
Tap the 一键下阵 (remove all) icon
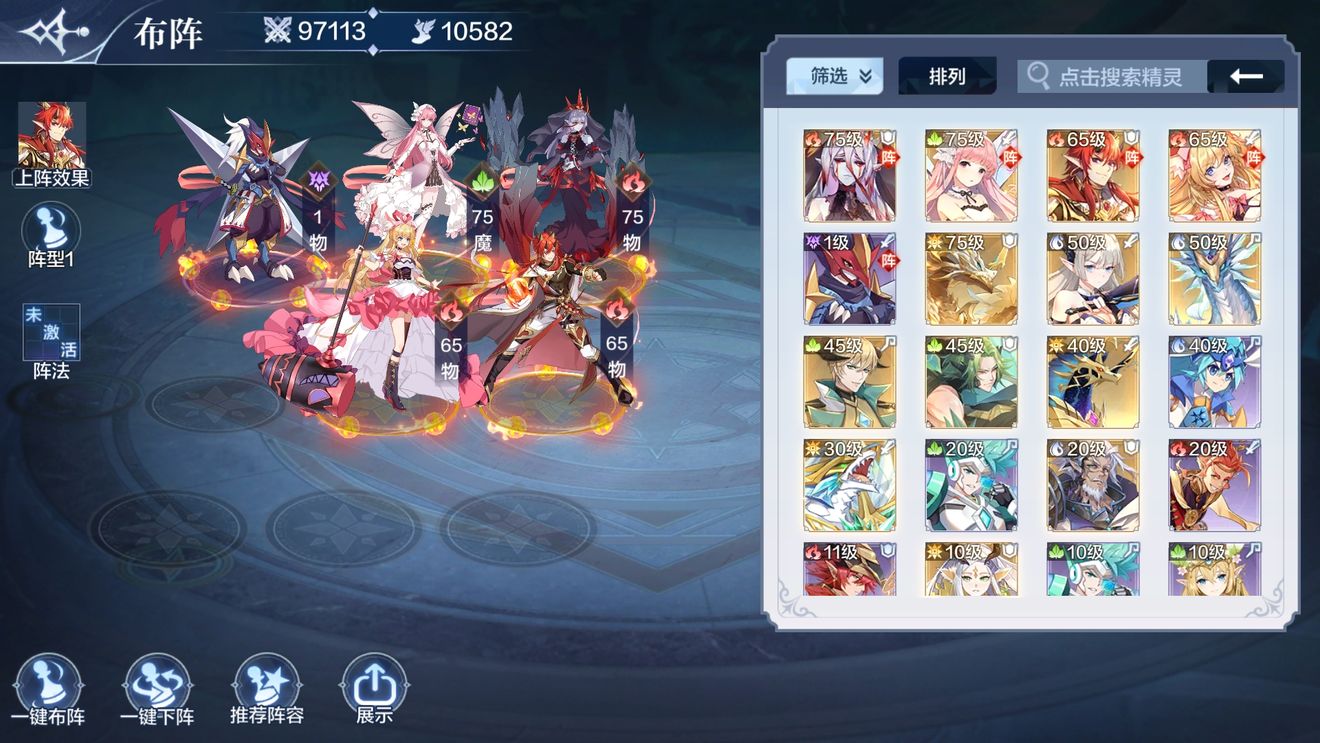[157, 686]
